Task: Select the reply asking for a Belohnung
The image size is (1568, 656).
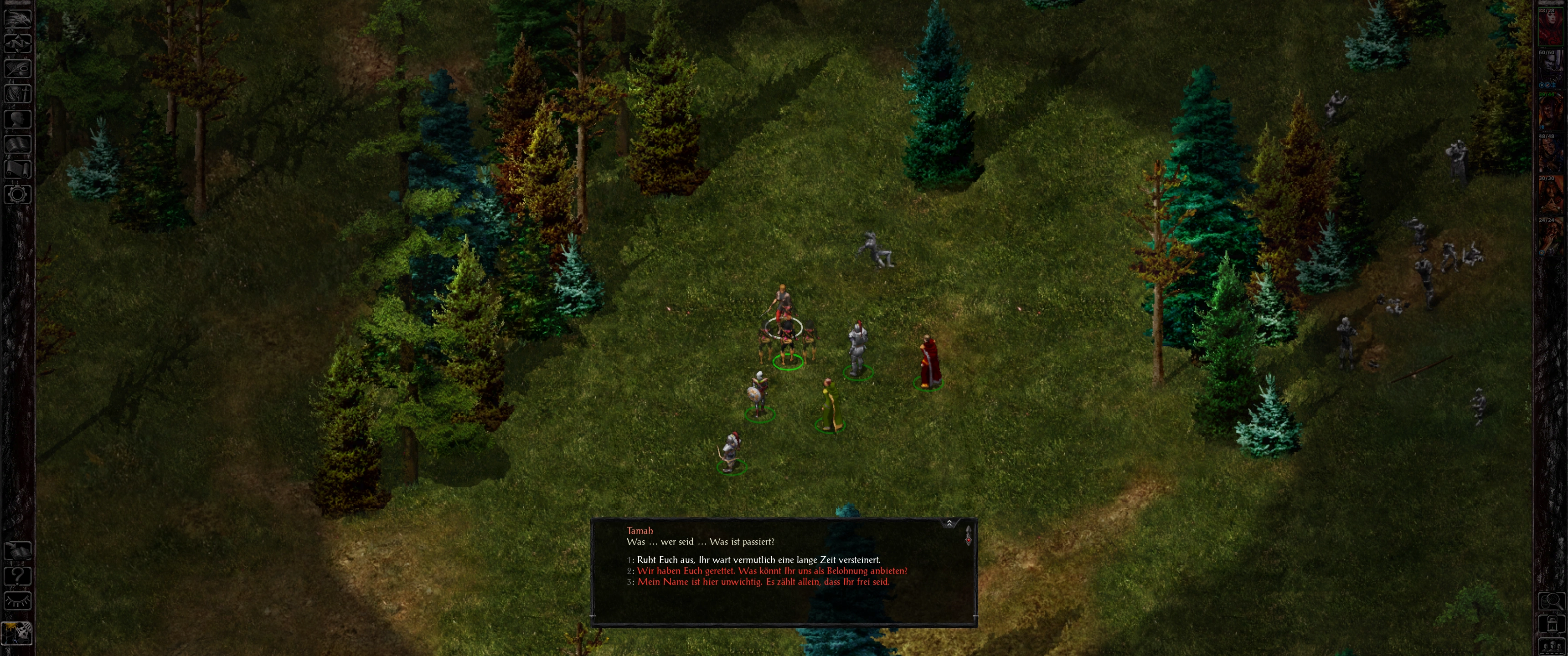Action: point(772,571)
